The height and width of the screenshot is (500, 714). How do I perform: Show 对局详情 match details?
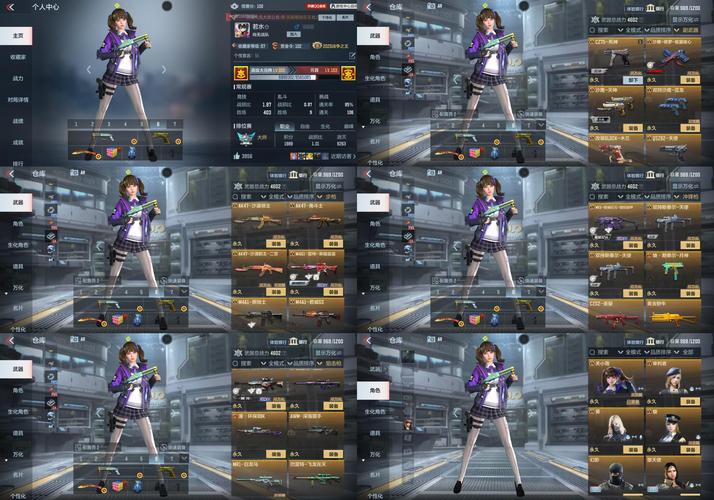19,99
